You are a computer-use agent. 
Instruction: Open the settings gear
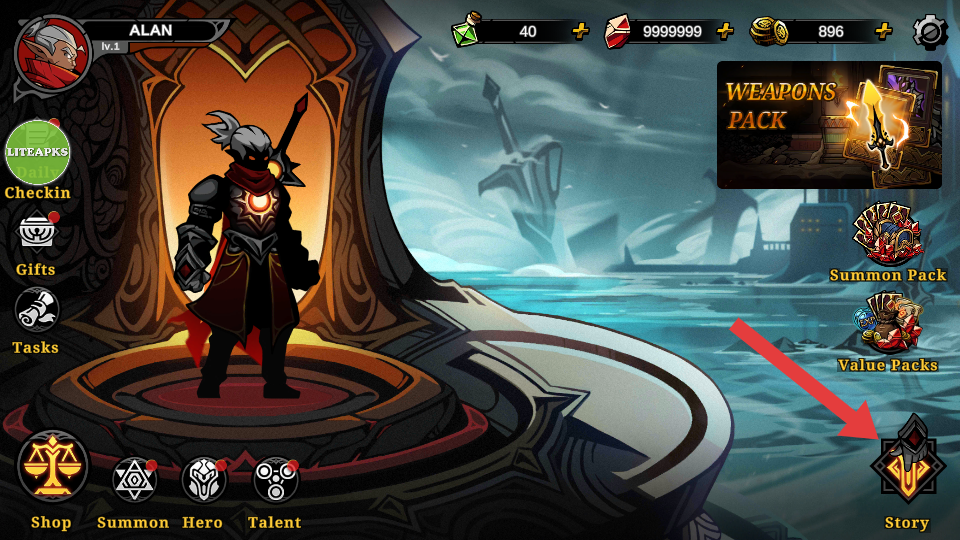[x=930, y=32]
